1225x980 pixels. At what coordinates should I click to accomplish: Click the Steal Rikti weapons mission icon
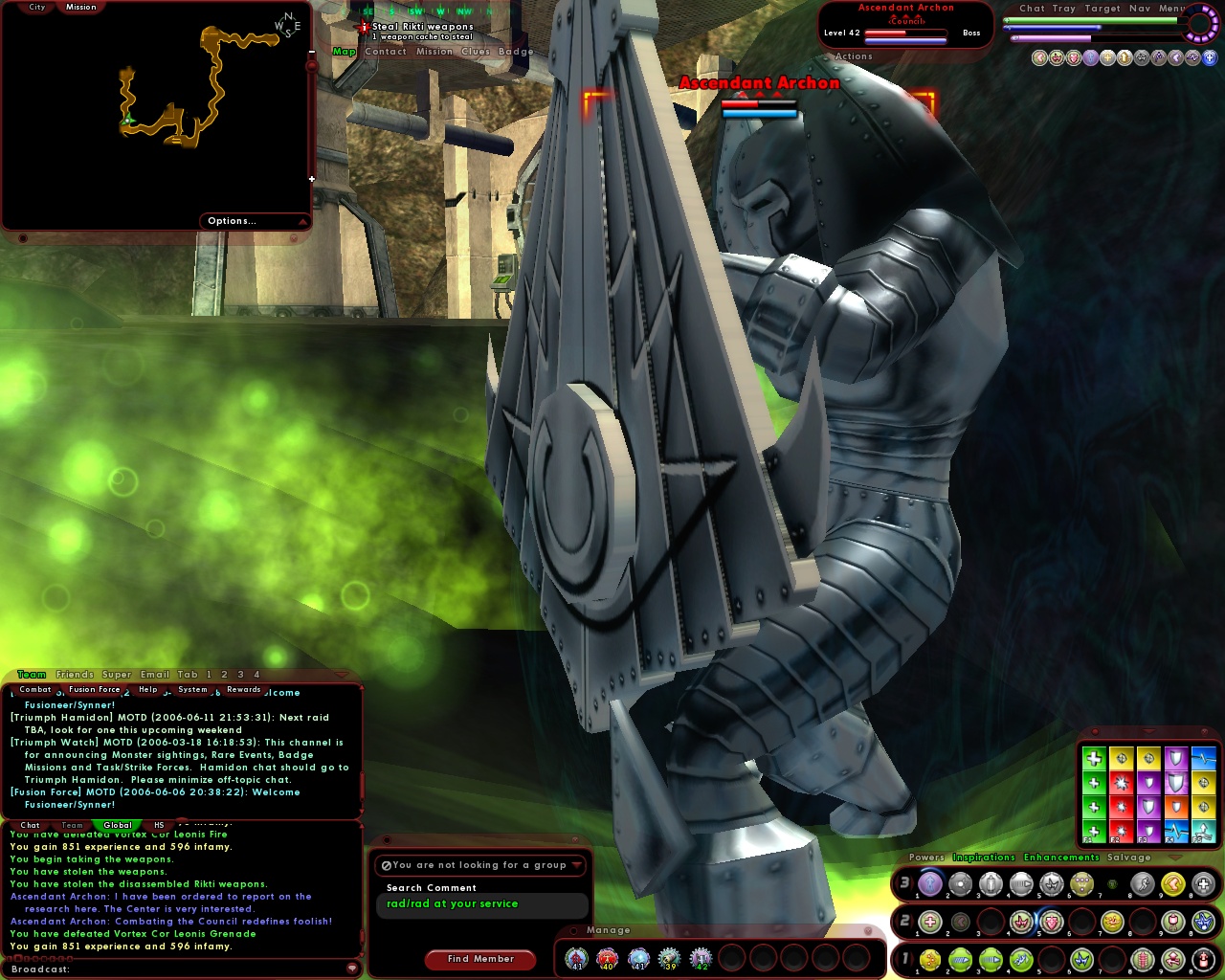pos(362,27)
